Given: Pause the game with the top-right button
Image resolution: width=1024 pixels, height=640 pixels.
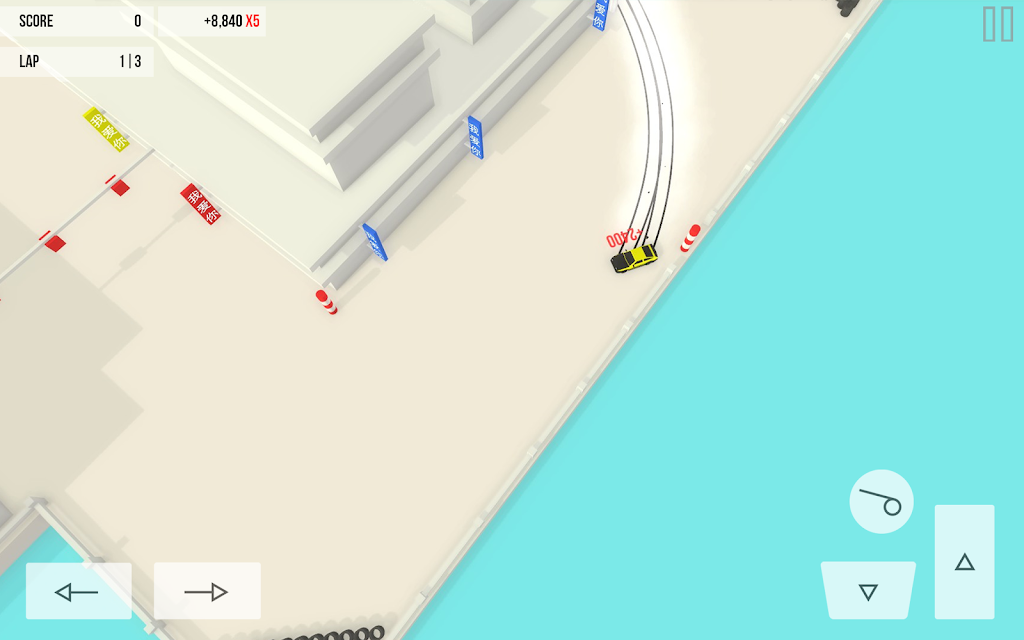Looking at the screenshot, I should pos(997,24).
